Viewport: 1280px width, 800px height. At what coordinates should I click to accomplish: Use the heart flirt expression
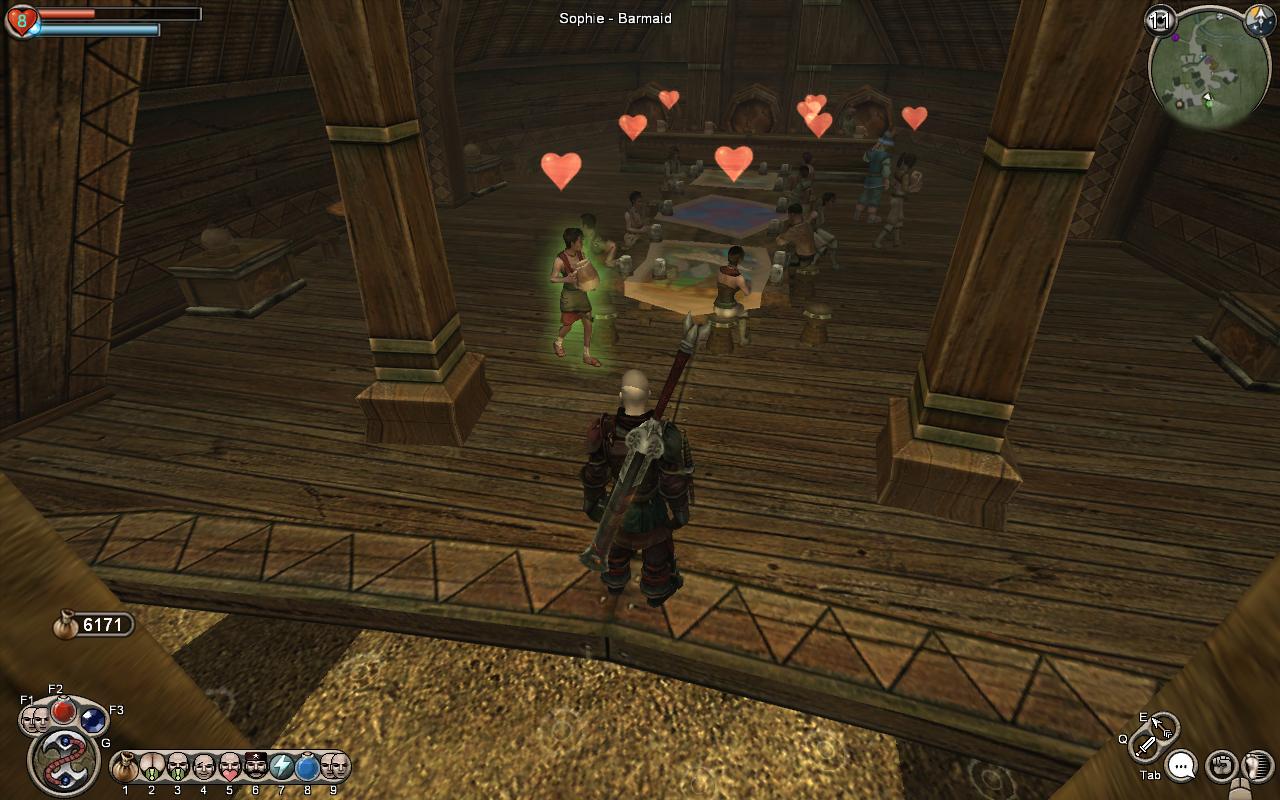(x=230, y=767)
